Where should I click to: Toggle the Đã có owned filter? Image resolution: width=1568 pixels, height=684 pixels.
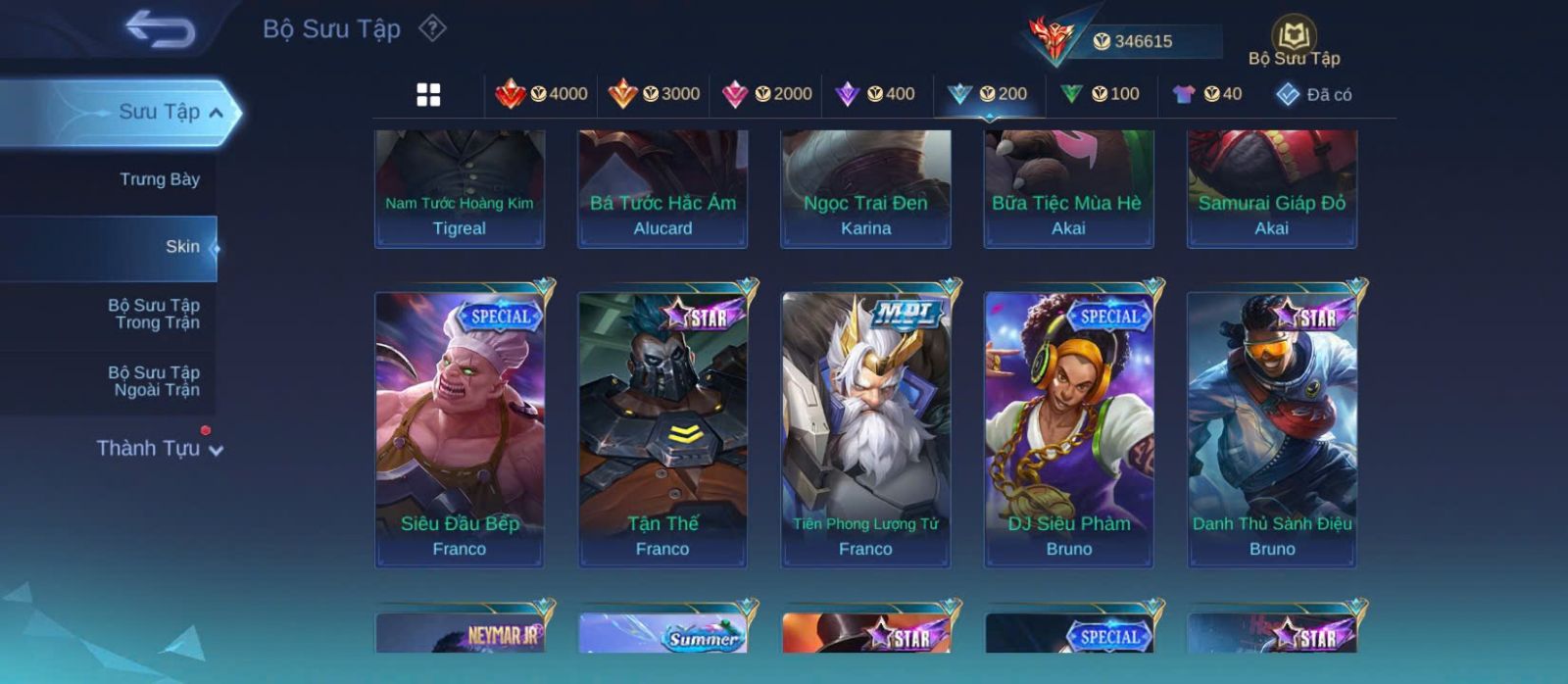[x=1314, y=95]
